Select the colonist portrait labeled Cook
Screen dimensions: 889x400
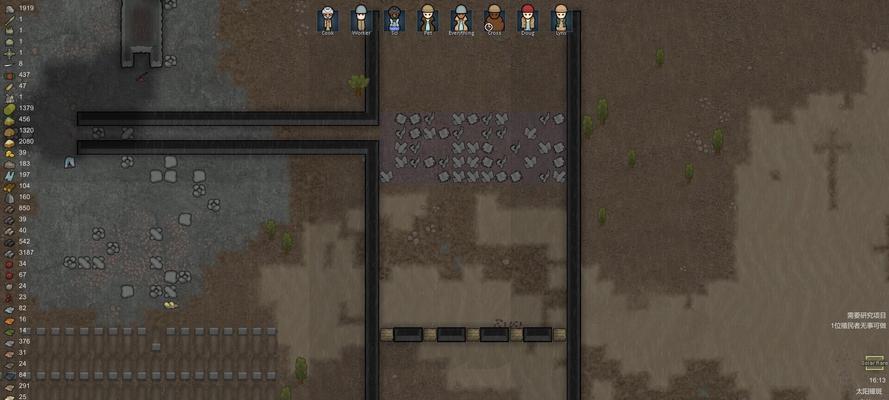[x=328, y=18]
